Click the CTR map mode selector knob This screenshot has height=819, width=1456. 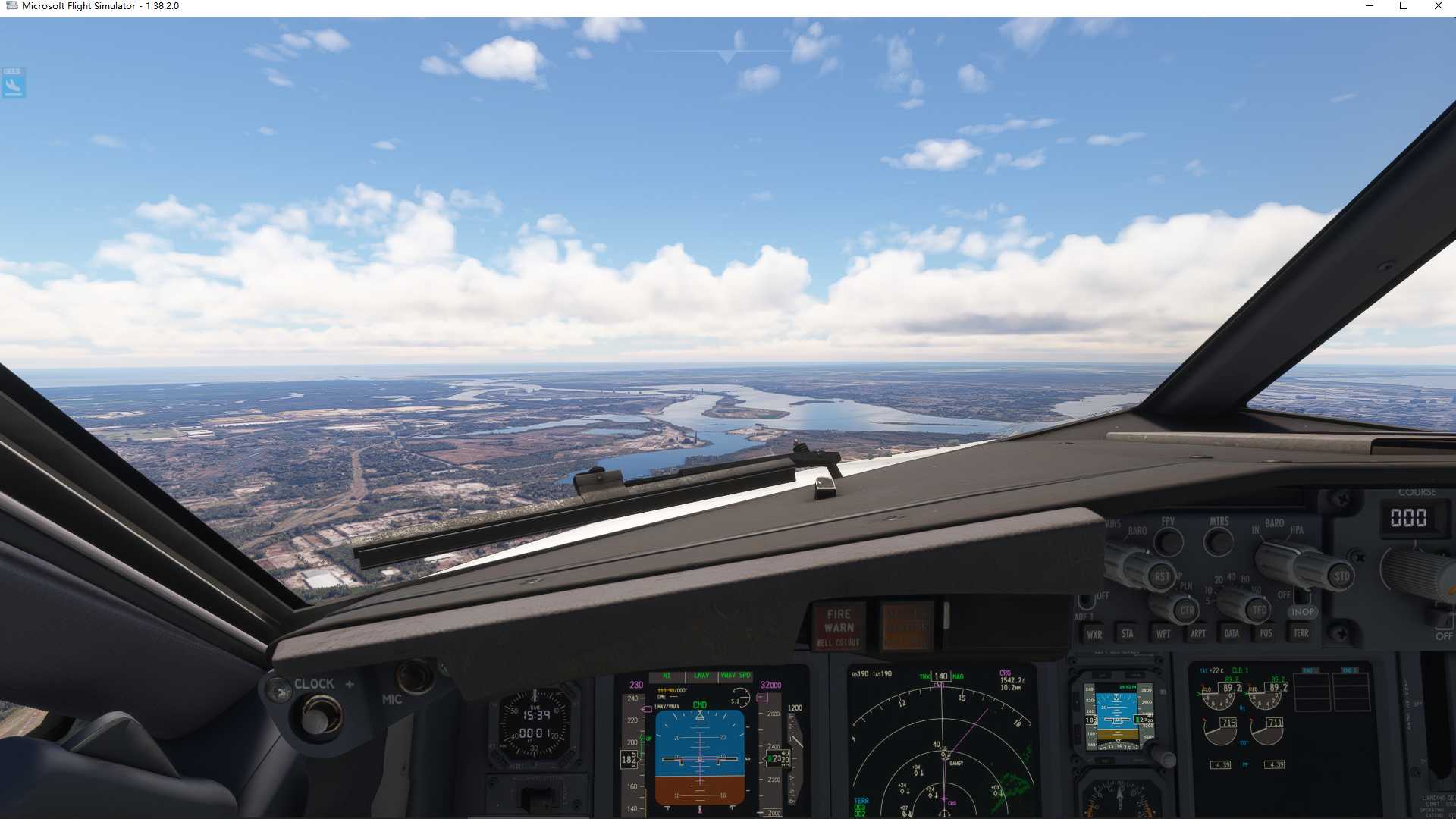tap(1187, 611)
